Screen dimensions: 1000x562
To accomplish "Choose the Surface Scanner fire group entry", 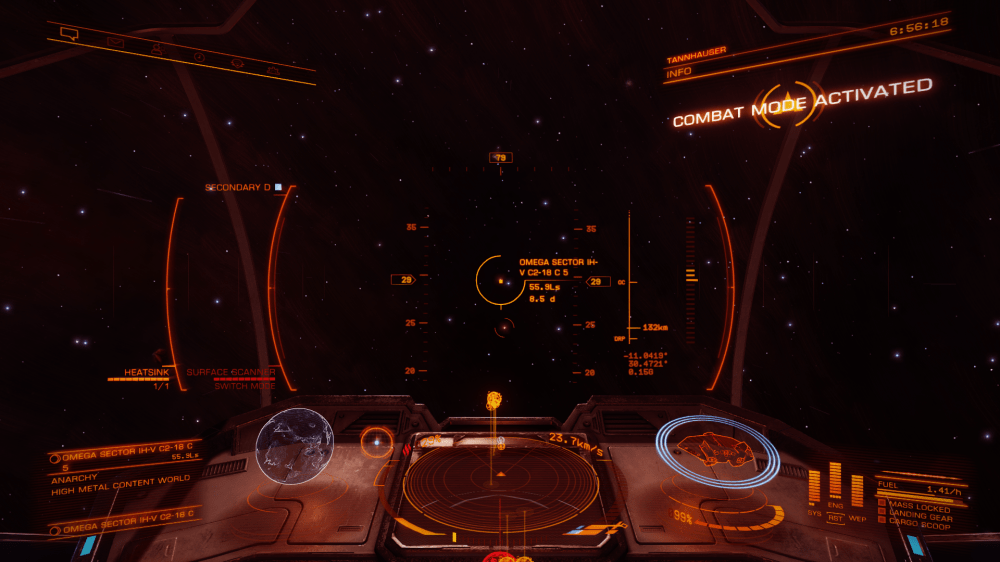I will (x=230, y=372).
